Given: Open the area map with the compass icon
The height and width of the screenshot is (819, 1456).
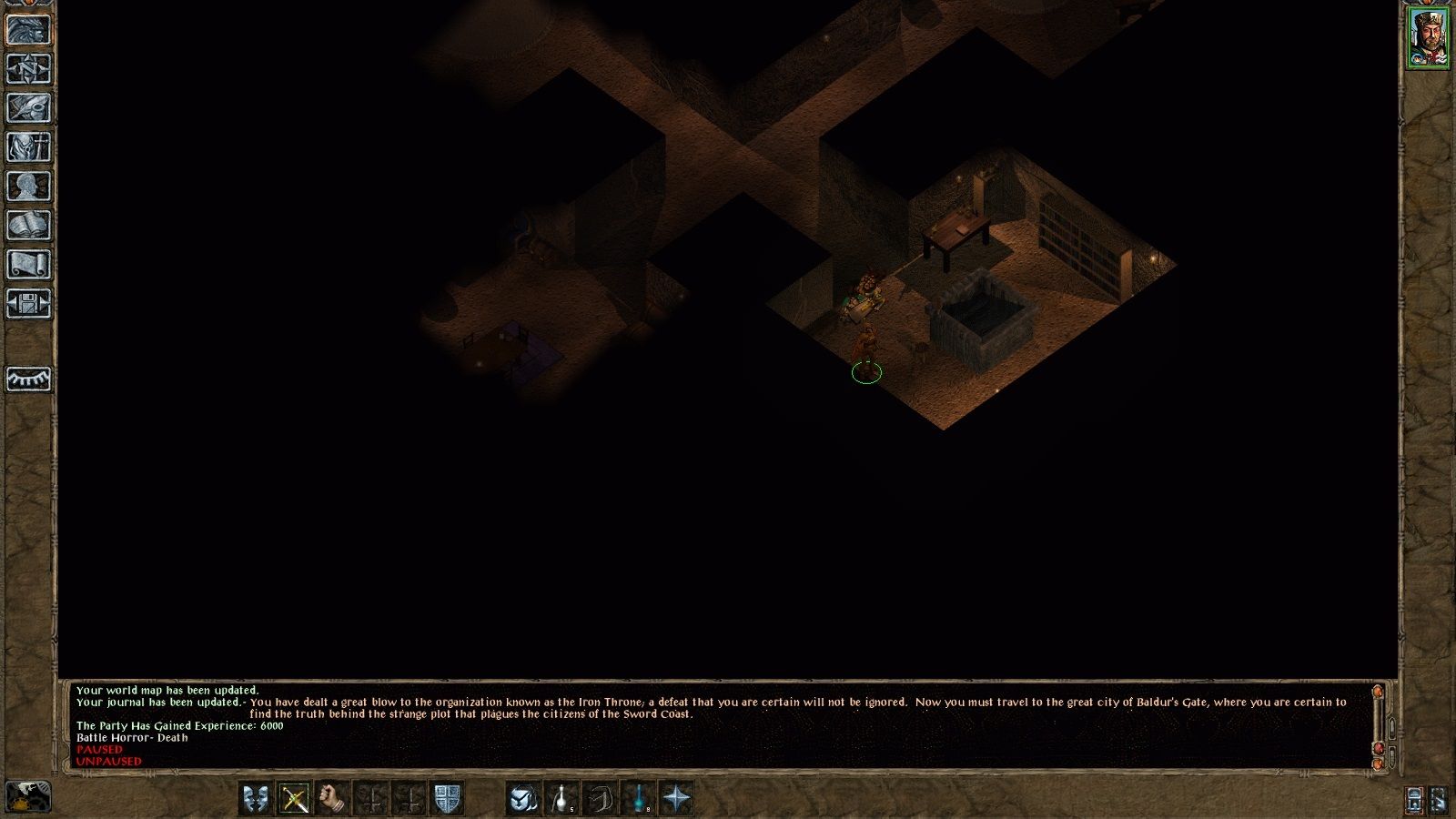Looking at the screenshot, I should click(28, 69).
